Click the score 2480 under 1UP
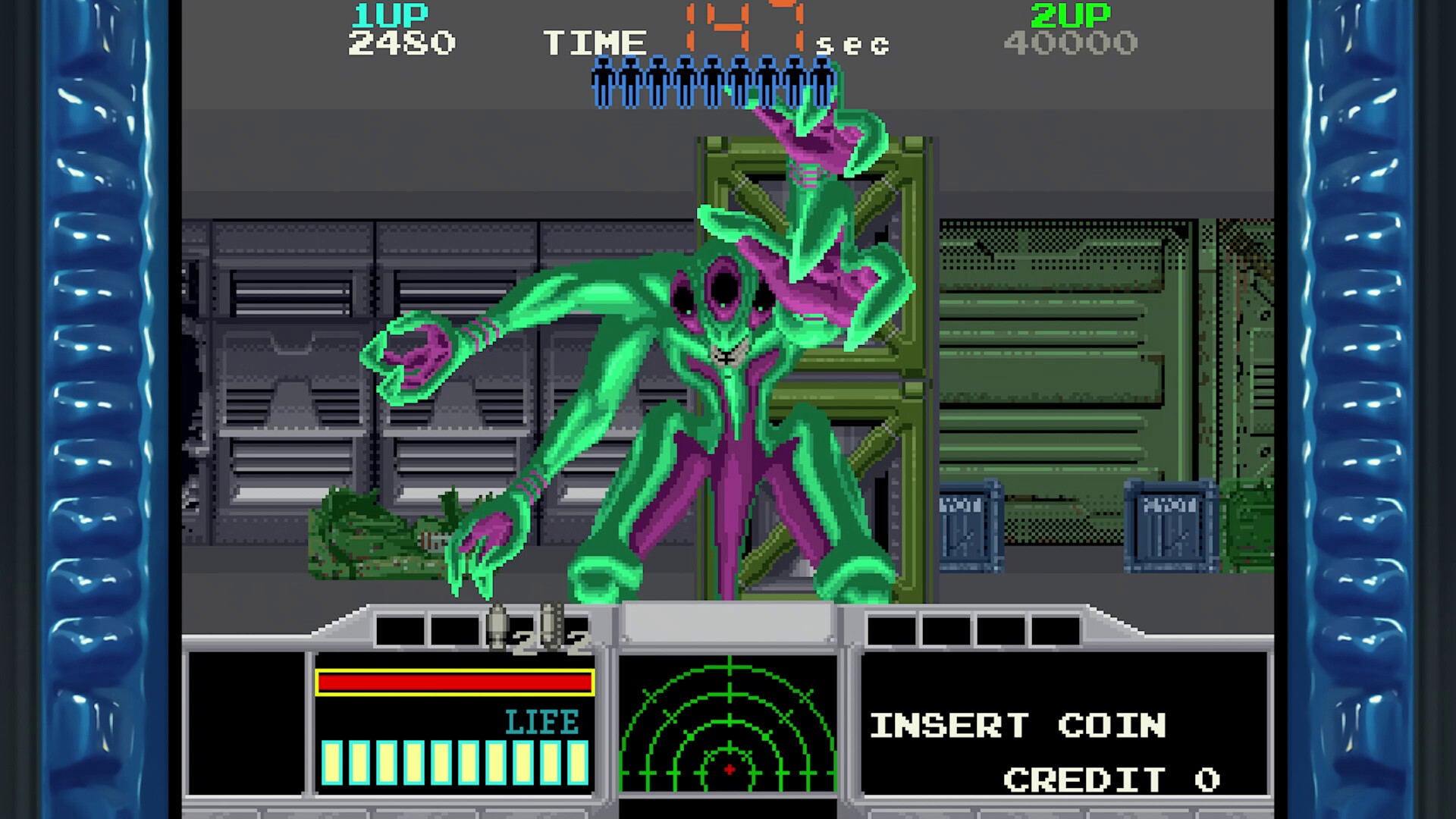Image resolution: width=1456 pixels, height=819 pixels. click(402, 43)
